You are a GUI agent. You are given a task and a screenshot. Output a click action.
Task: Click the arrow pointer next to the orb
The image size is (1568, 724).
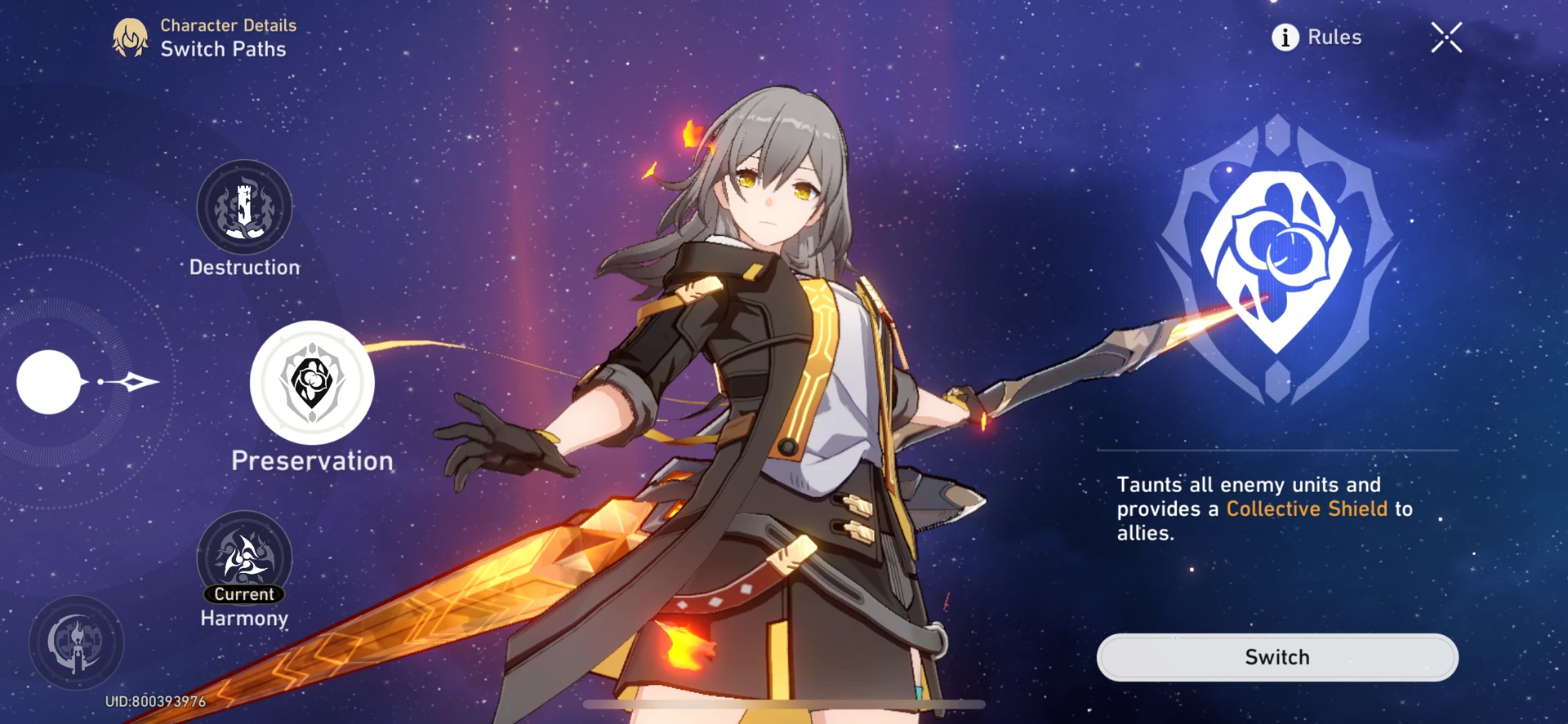pyautogui.click(x=135, y=380)
